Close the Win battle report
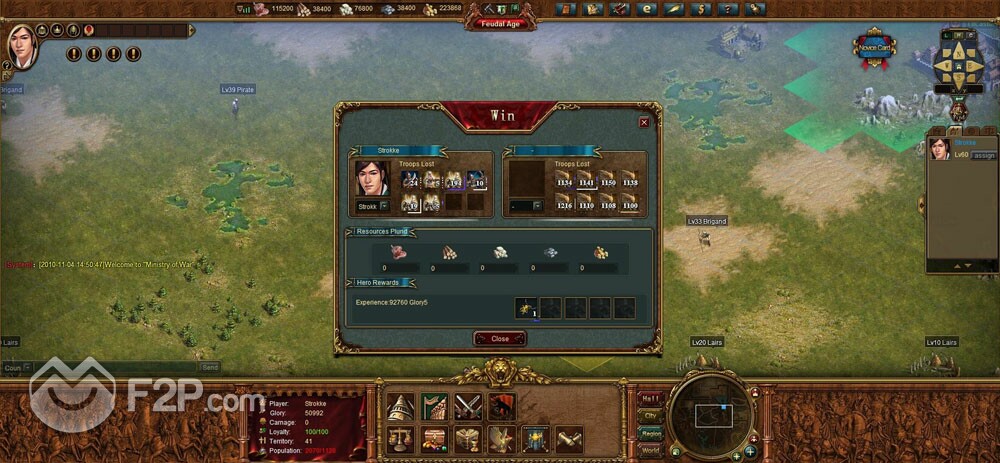 point(499,339)
